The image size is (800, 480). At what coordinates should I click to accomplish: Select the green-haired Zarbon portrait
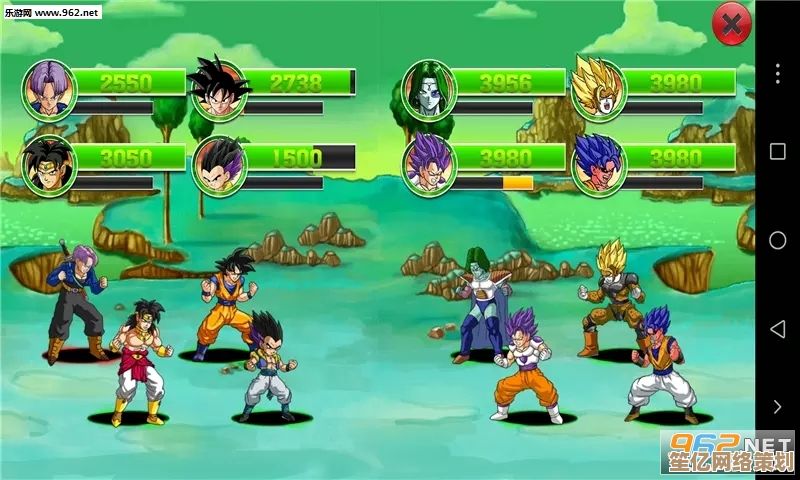pos(429,90)
